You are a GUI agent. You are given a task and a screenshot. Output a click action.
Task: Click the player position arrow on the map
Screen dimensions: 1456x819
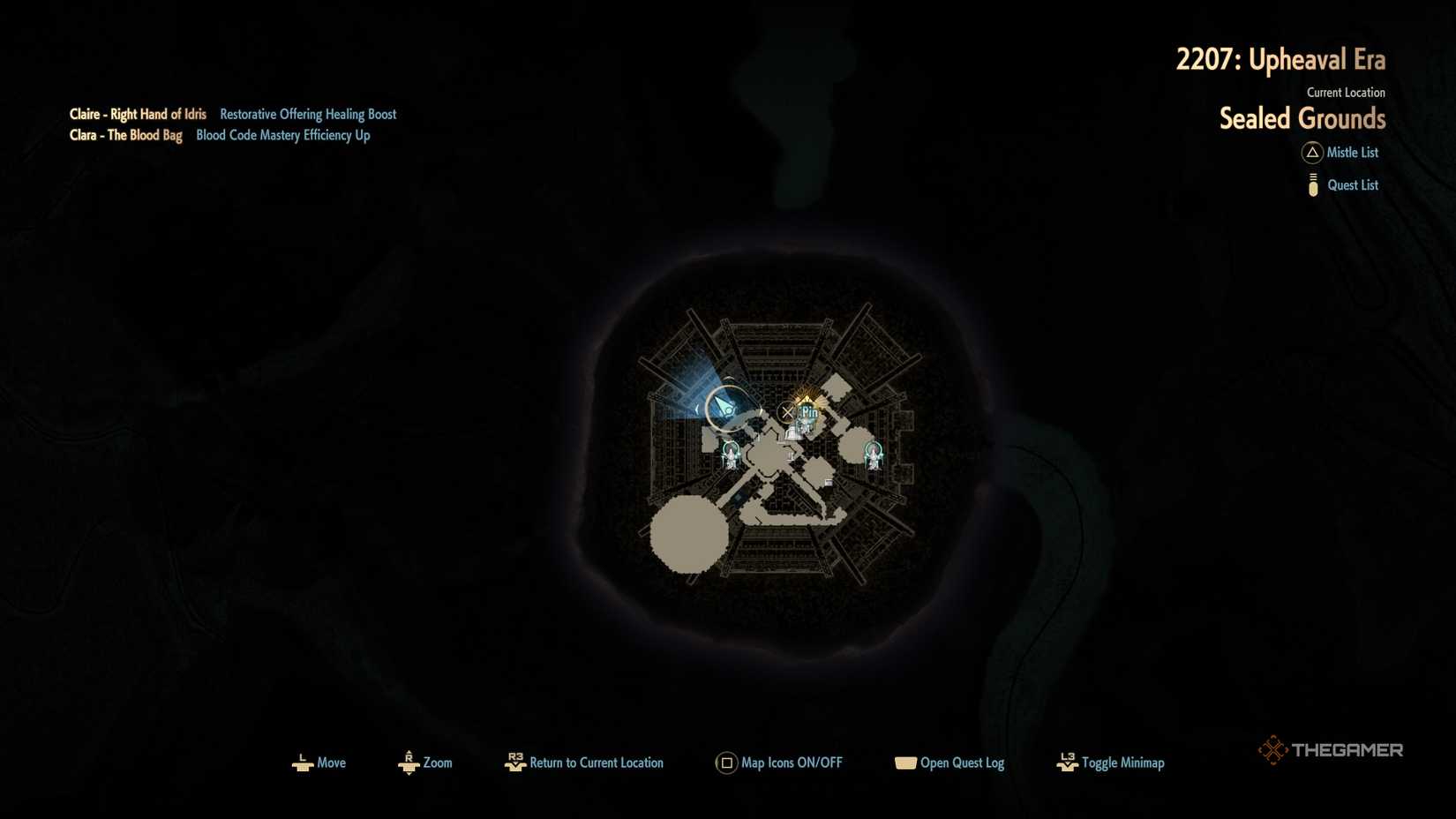coord(724,405)
